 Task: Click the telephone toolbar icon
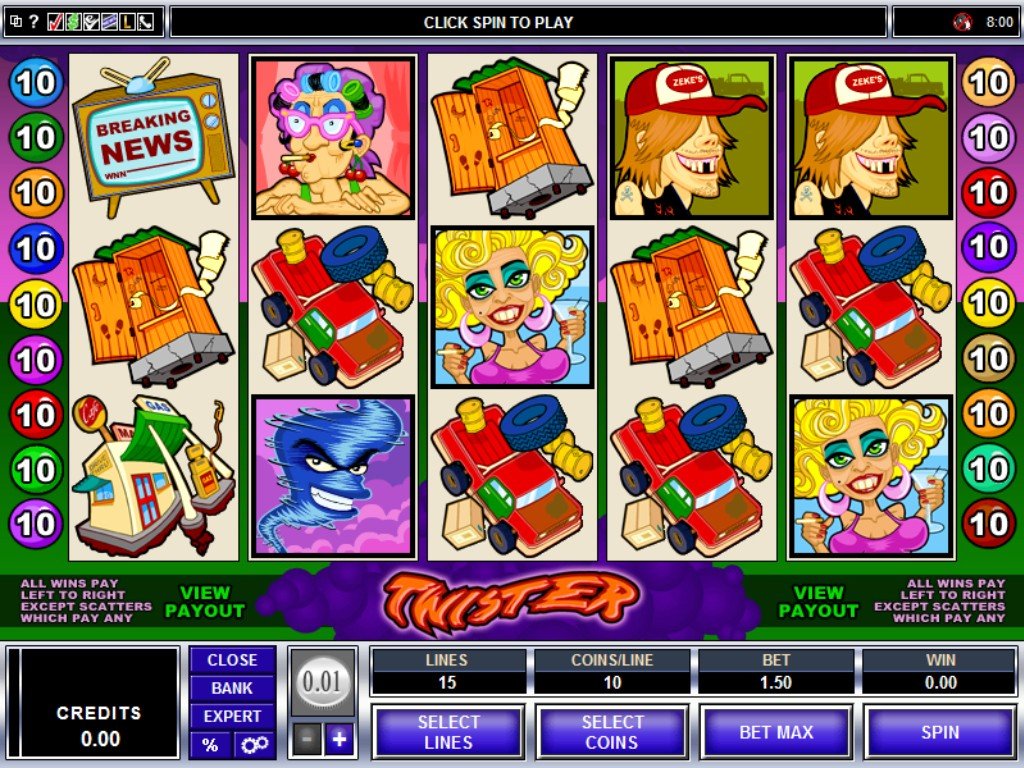(x=145, y=21)
